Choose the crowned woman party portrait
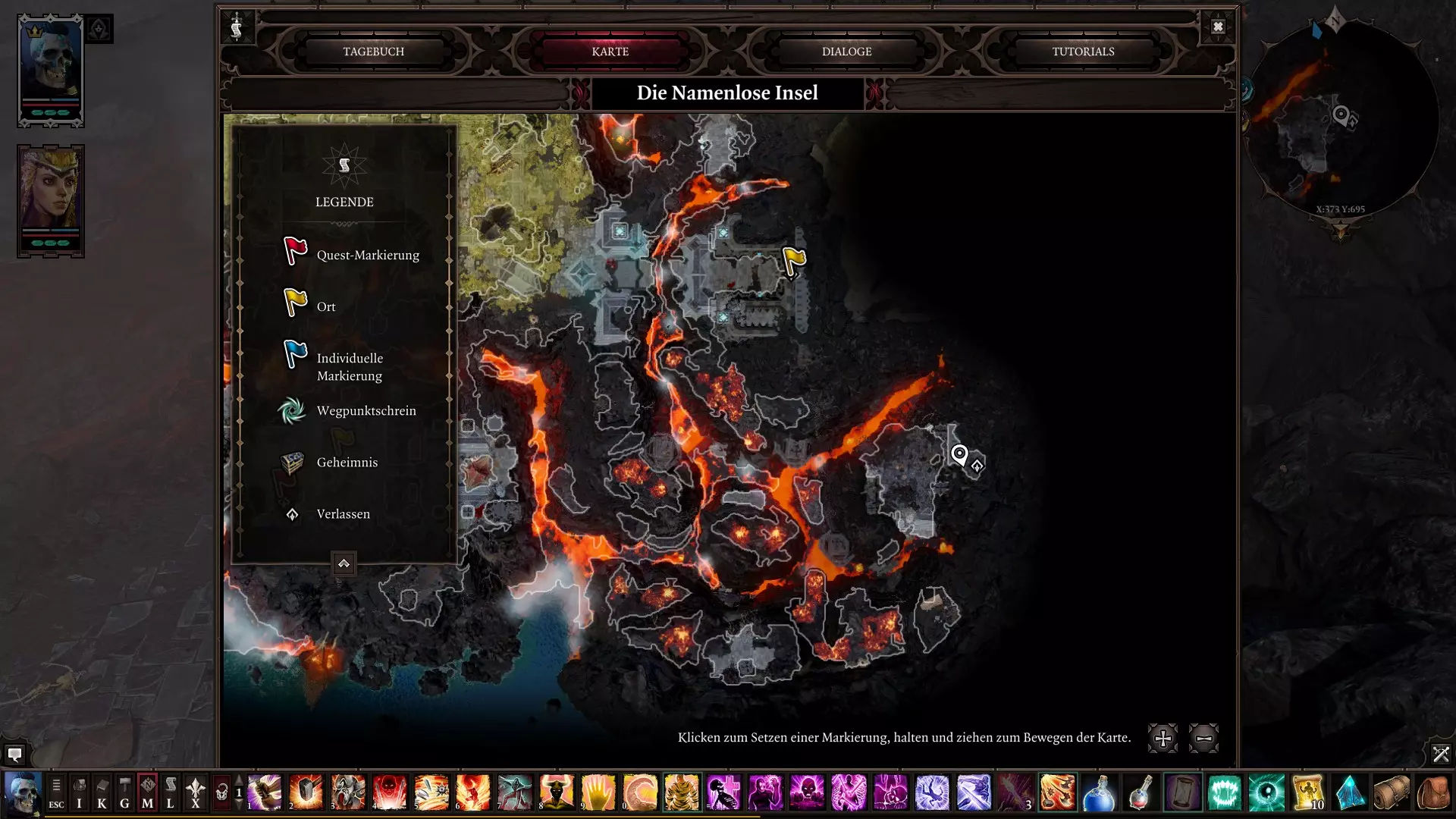This screenshot has width=1456, height=819. point(50,201)
